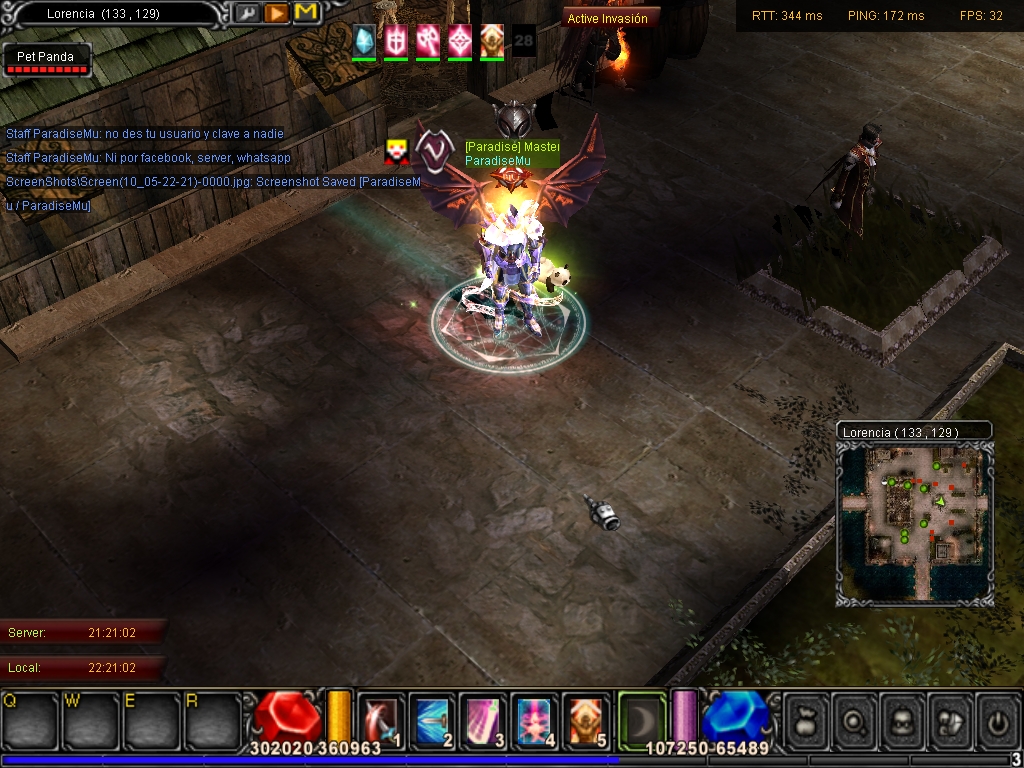Inspect the red axe buff icon
The width and height of the screenshot is (1024, 768).
428,41
